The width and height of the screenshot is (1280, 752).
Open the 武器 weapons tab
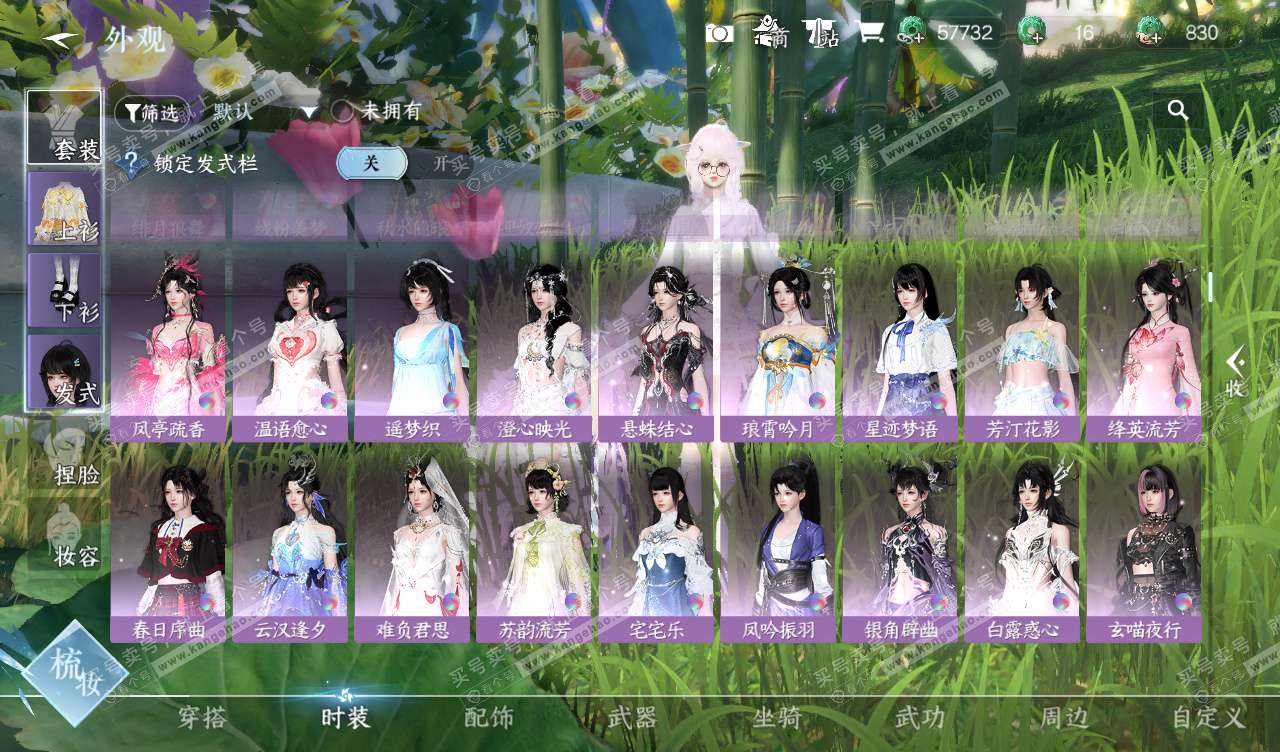[x=632, y=717]
